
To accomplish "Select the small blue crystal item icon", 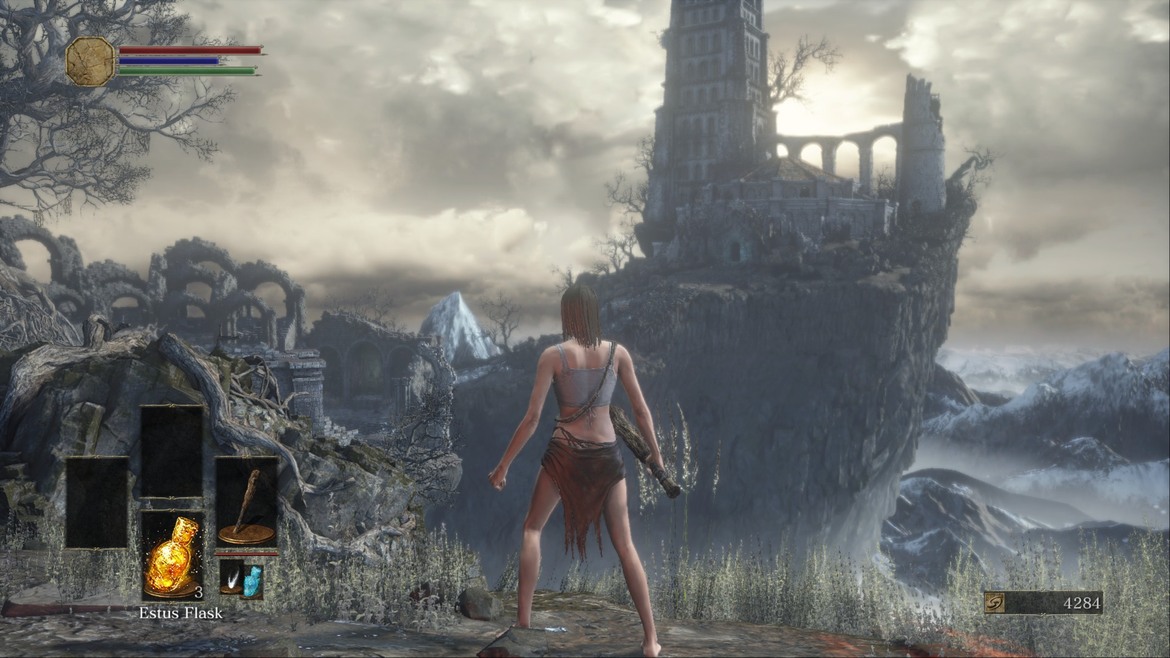I will 253,581.
